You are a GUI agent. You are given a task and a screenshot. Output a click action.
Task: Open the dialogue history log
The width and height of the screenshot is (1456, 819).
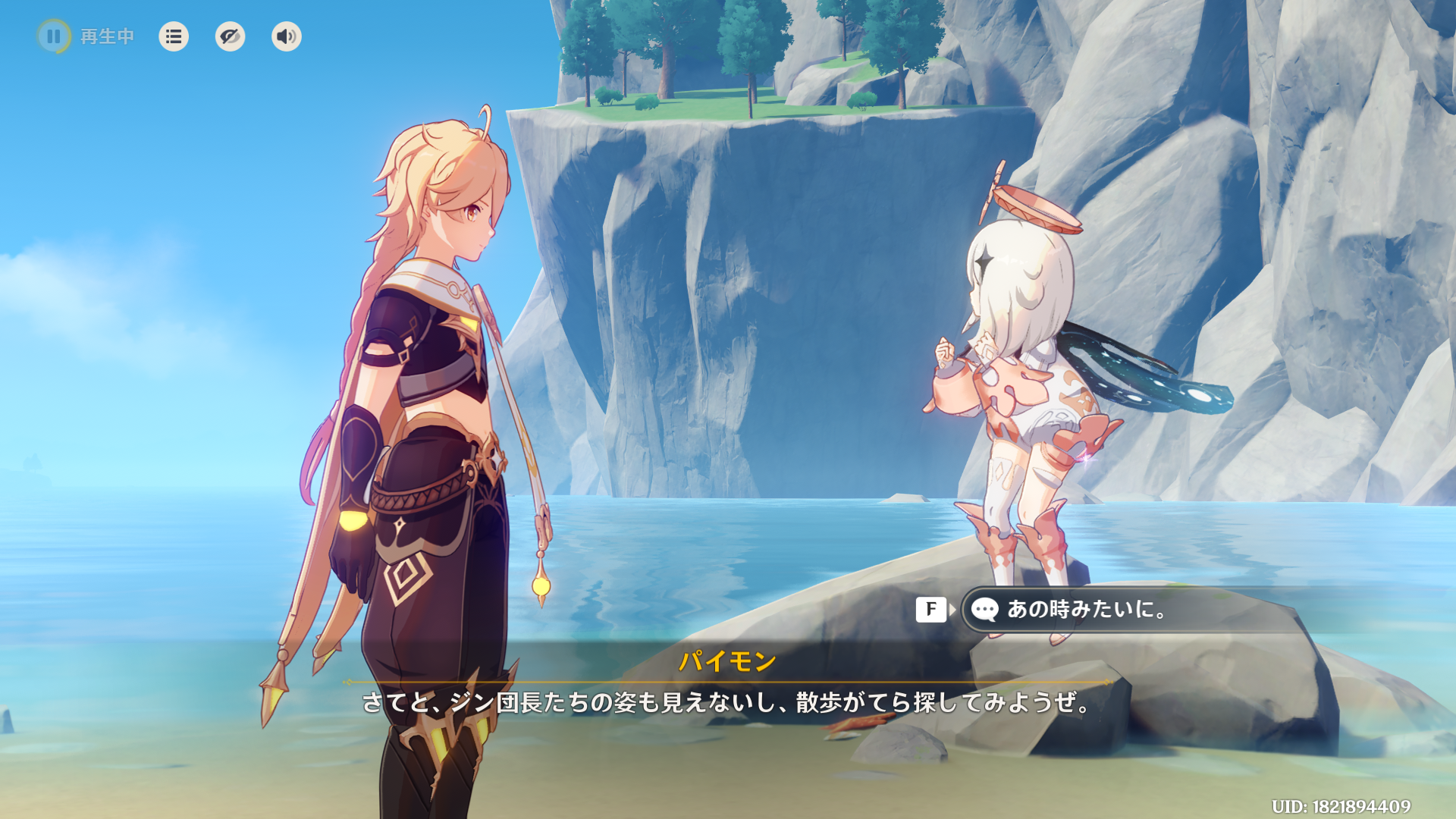pyautogui.click(x=174, y=36)
